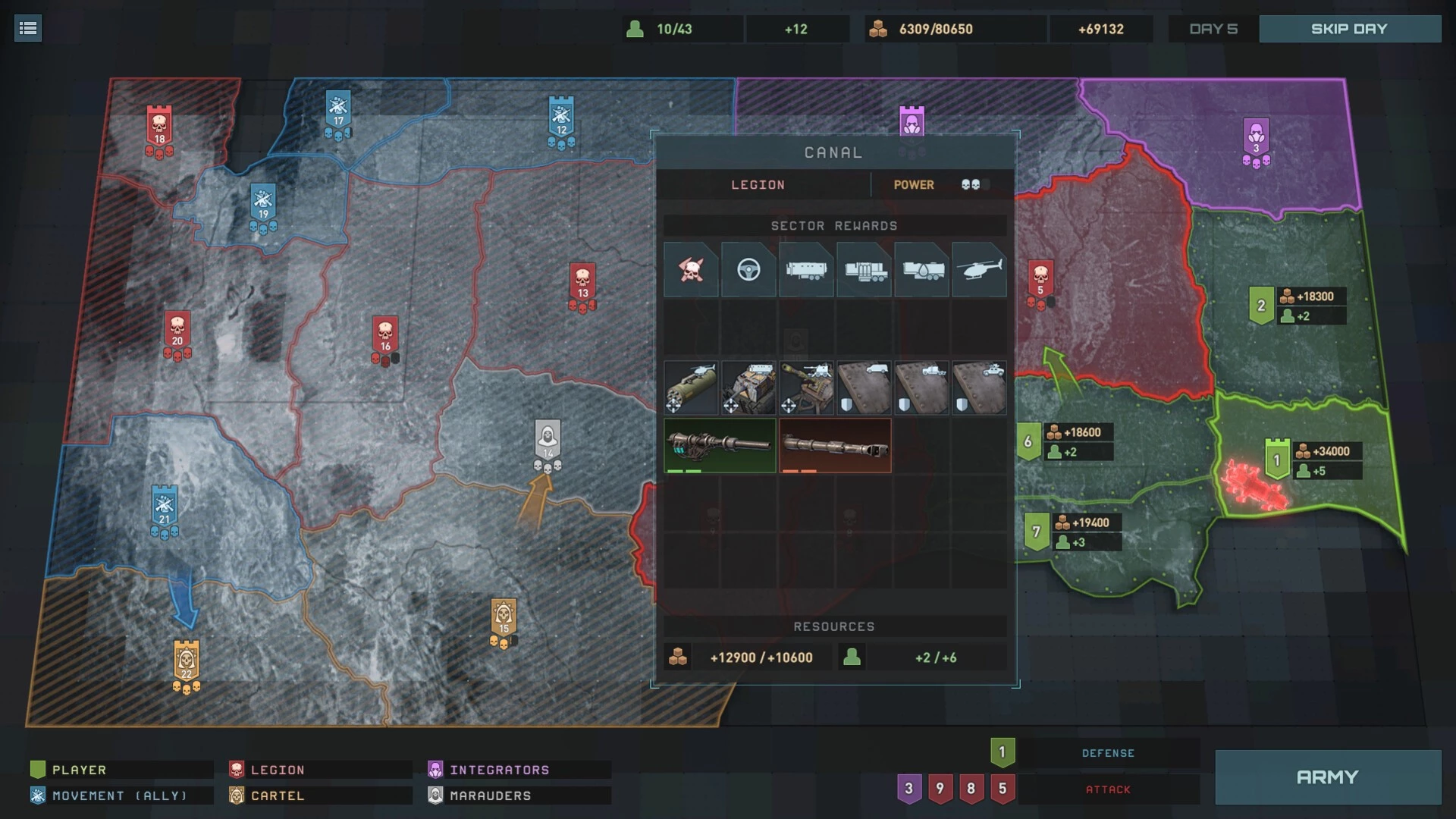This screenshot has height=819, width=1456.
Task: Open the Army screen
Action: pyautogui.click(x=1327, y=777)
